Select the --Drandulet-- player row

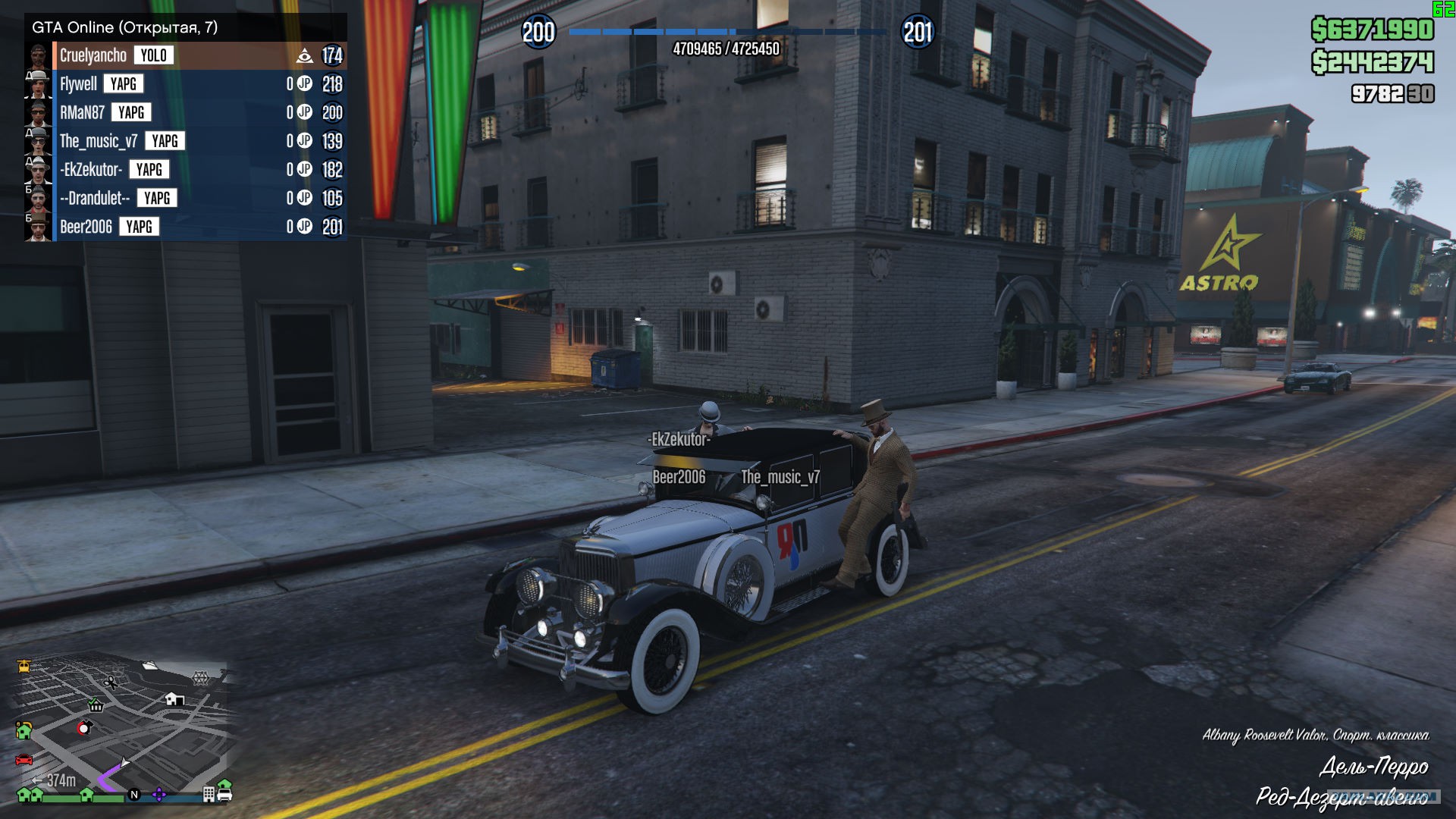[95, 199]
